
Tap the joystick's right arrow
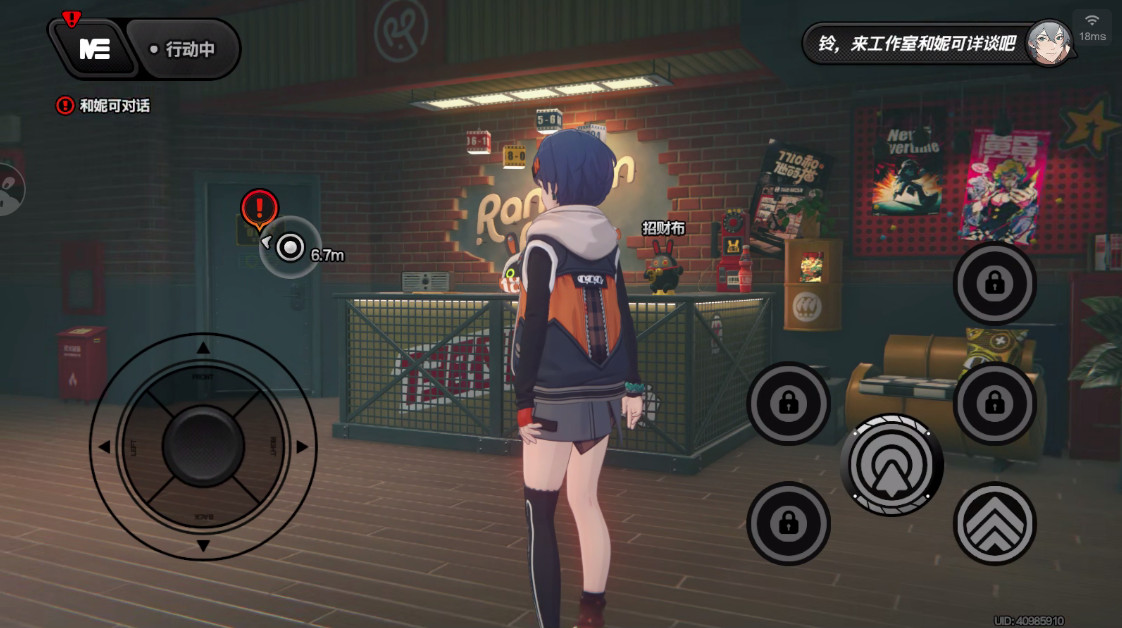(x=302, y=447)
